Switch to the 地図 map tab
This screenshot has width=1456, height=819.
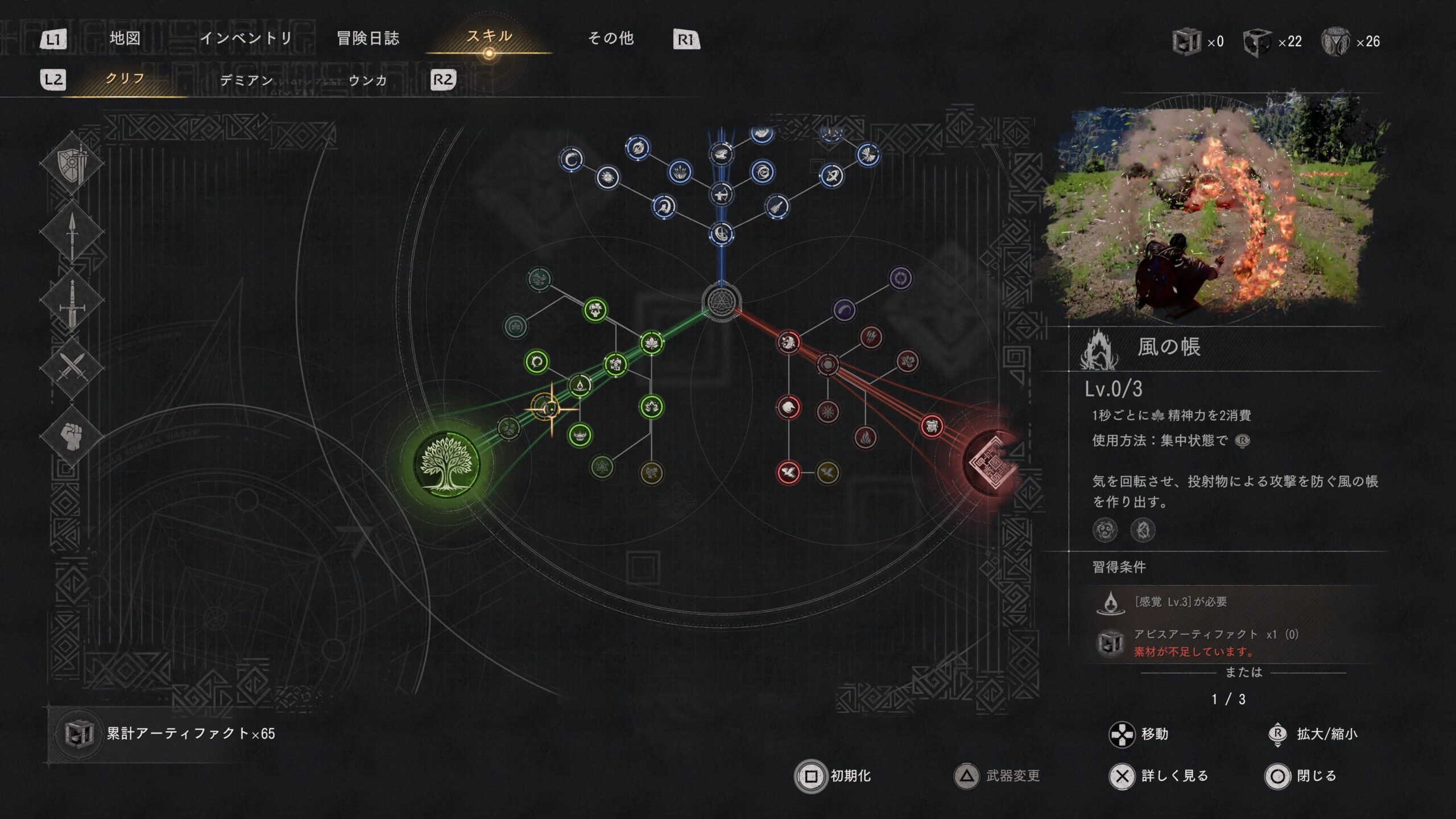pos(125,39)
